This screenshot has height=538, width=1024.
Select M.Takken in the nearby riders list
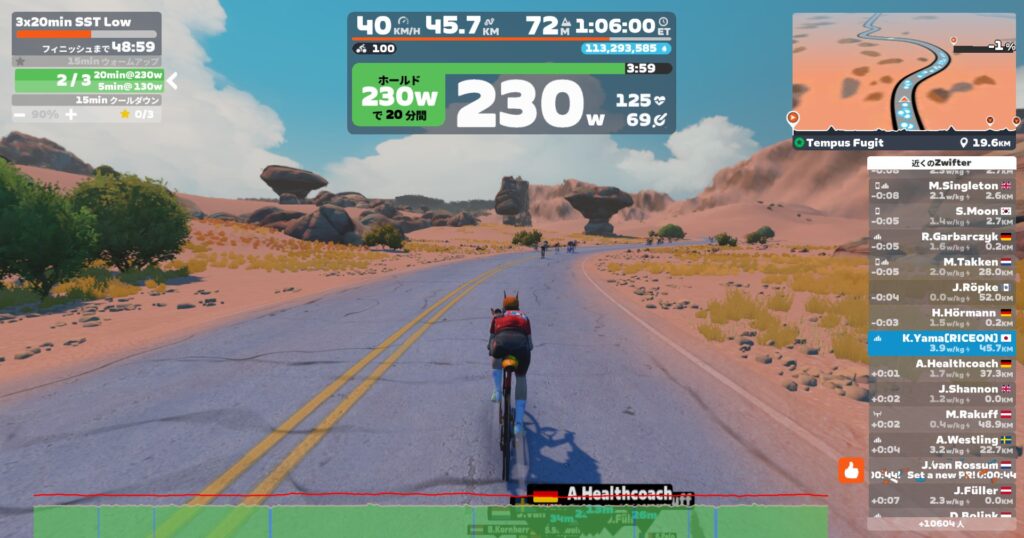point(942,267)
